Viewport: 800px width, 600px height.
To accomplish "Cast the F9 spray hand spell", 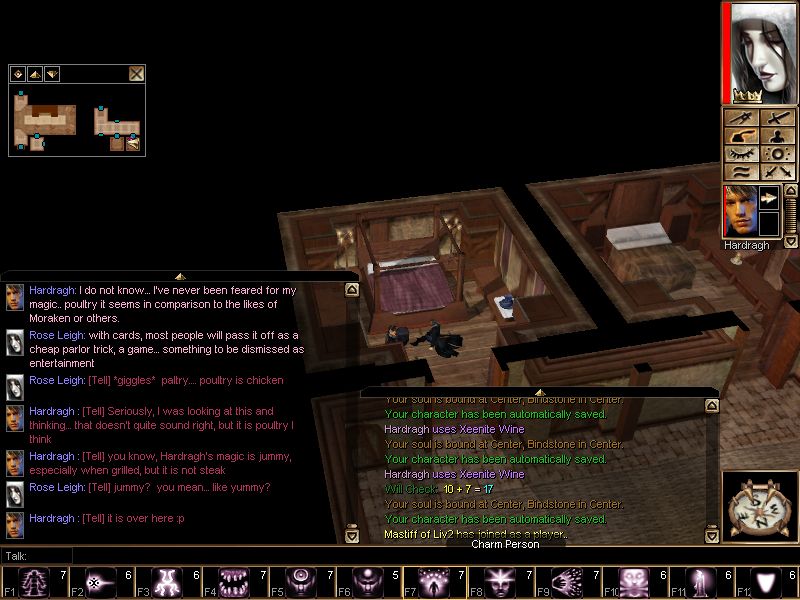I will point(564,581).
